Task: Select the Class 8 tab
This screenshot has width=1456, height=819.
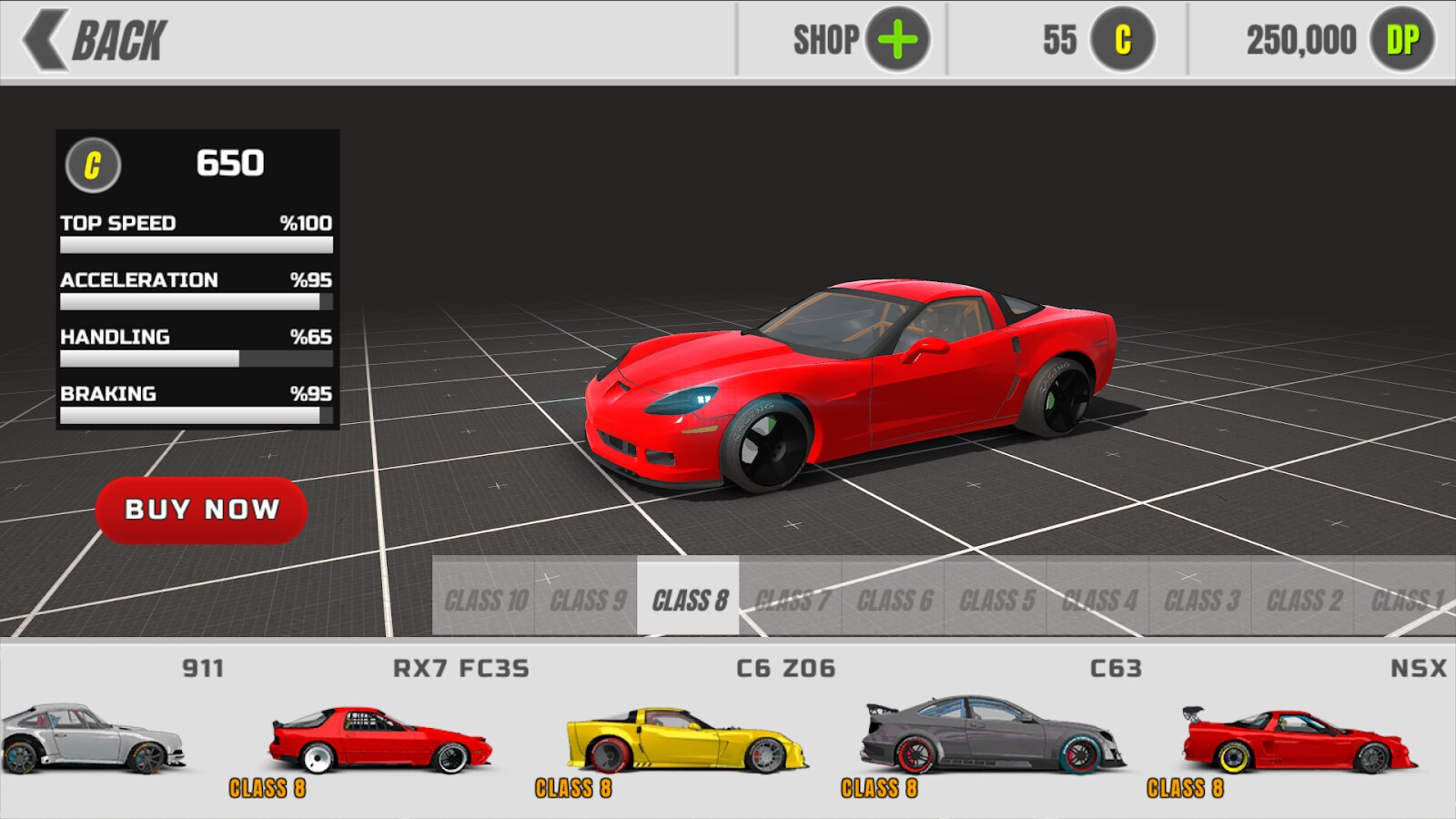Action: [689, 601]
